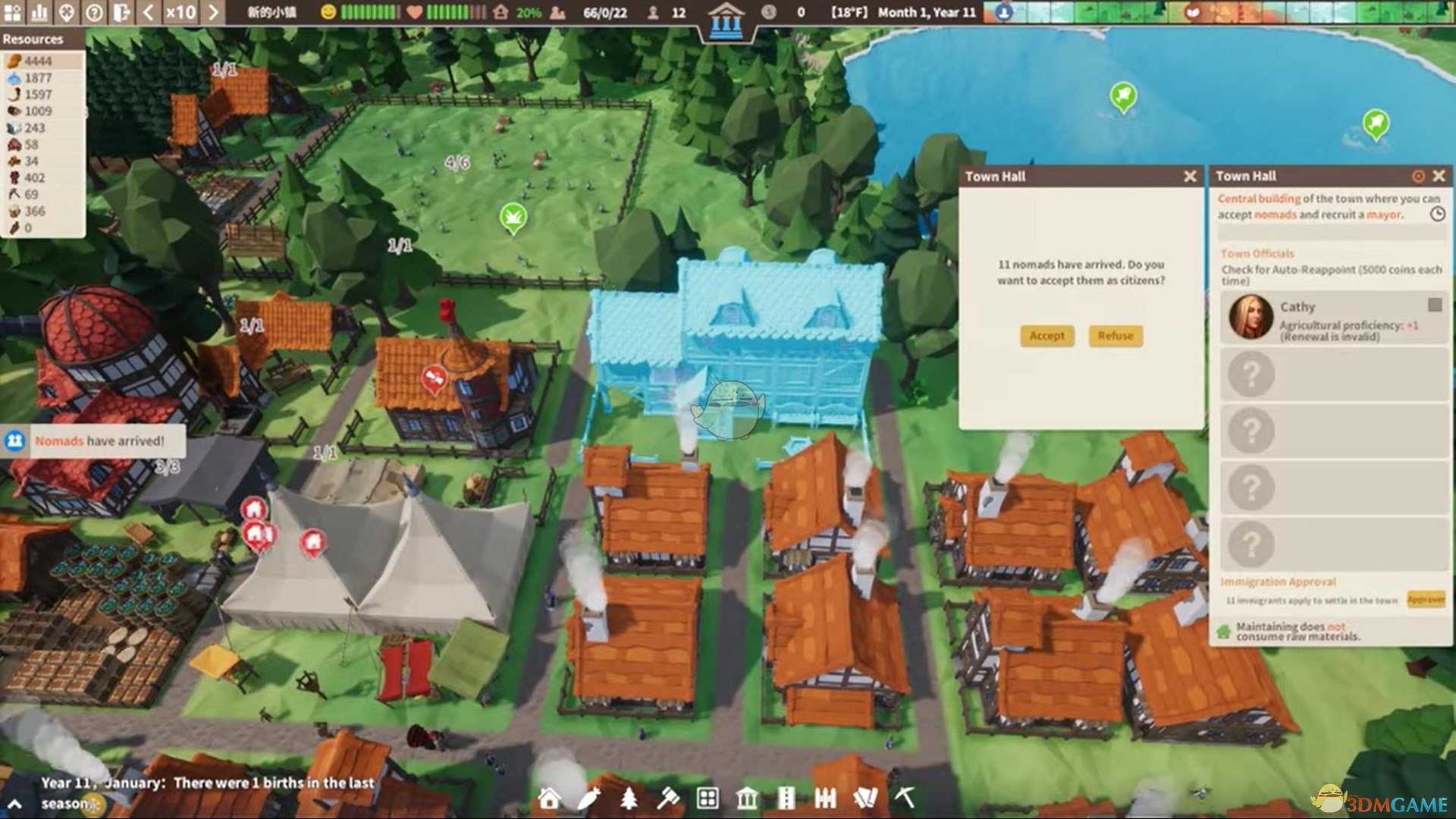Accept the nomads as citizens
Screen dimensions: 1456x819
tap(1046, 336)
